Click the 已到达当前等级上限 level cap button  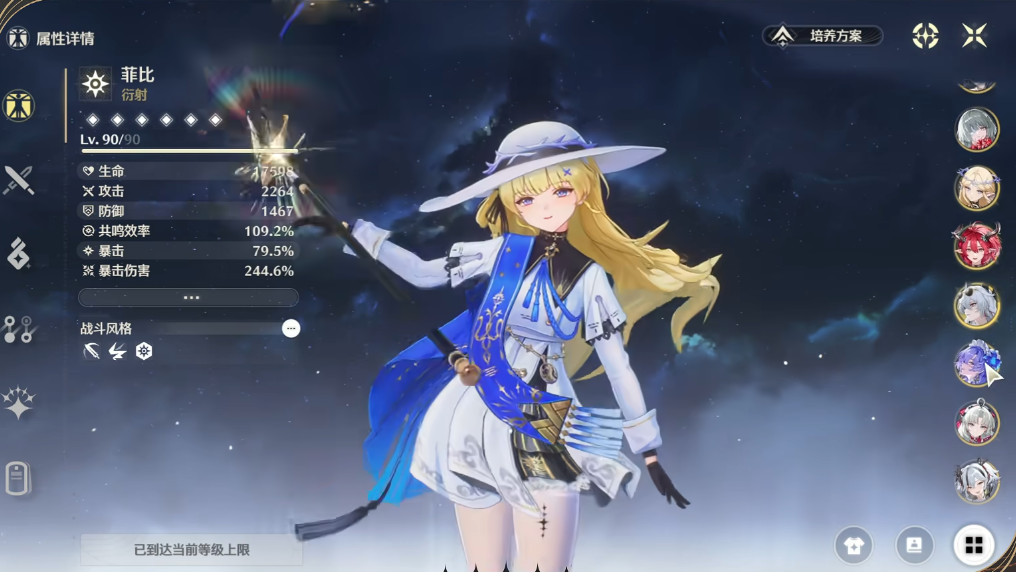(x=191, y=550)
